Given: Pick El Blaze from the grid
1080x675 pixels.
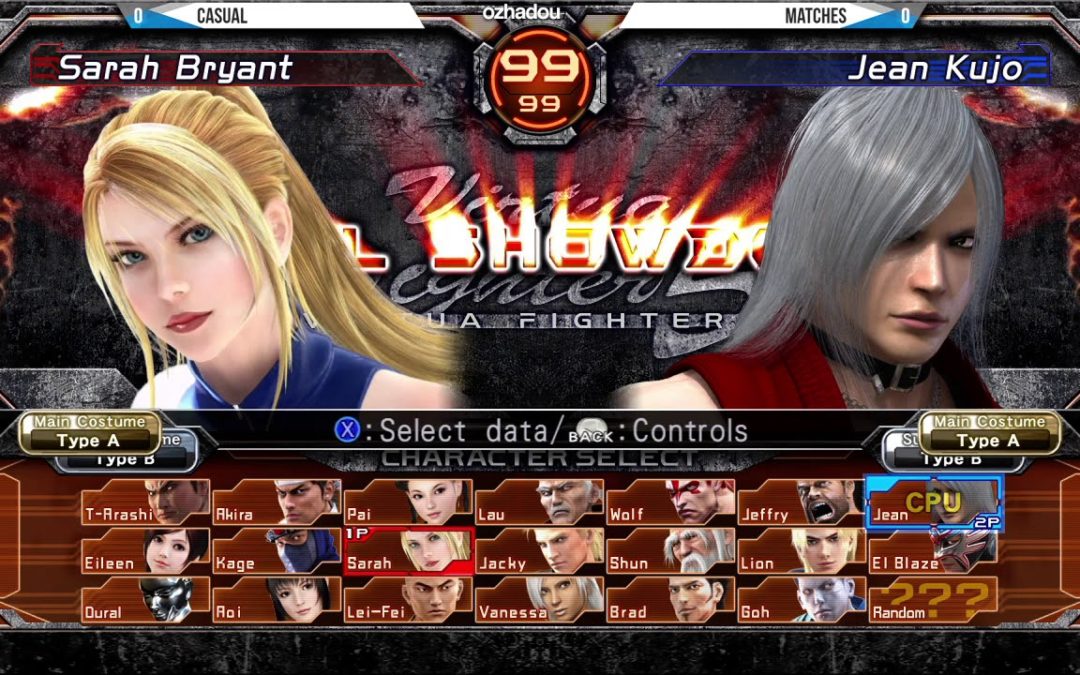Looking at the screenshot, I should coord(932,552).
